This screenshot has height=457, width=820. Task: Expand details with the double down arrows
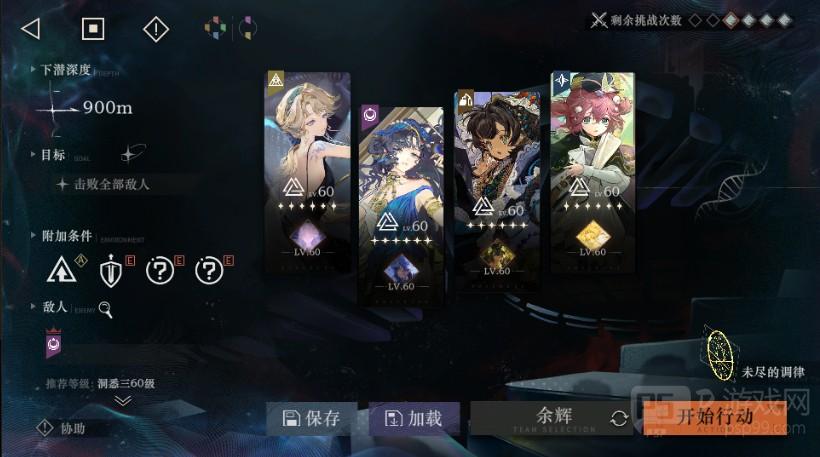pyautogui.click(x=123, y=400)
